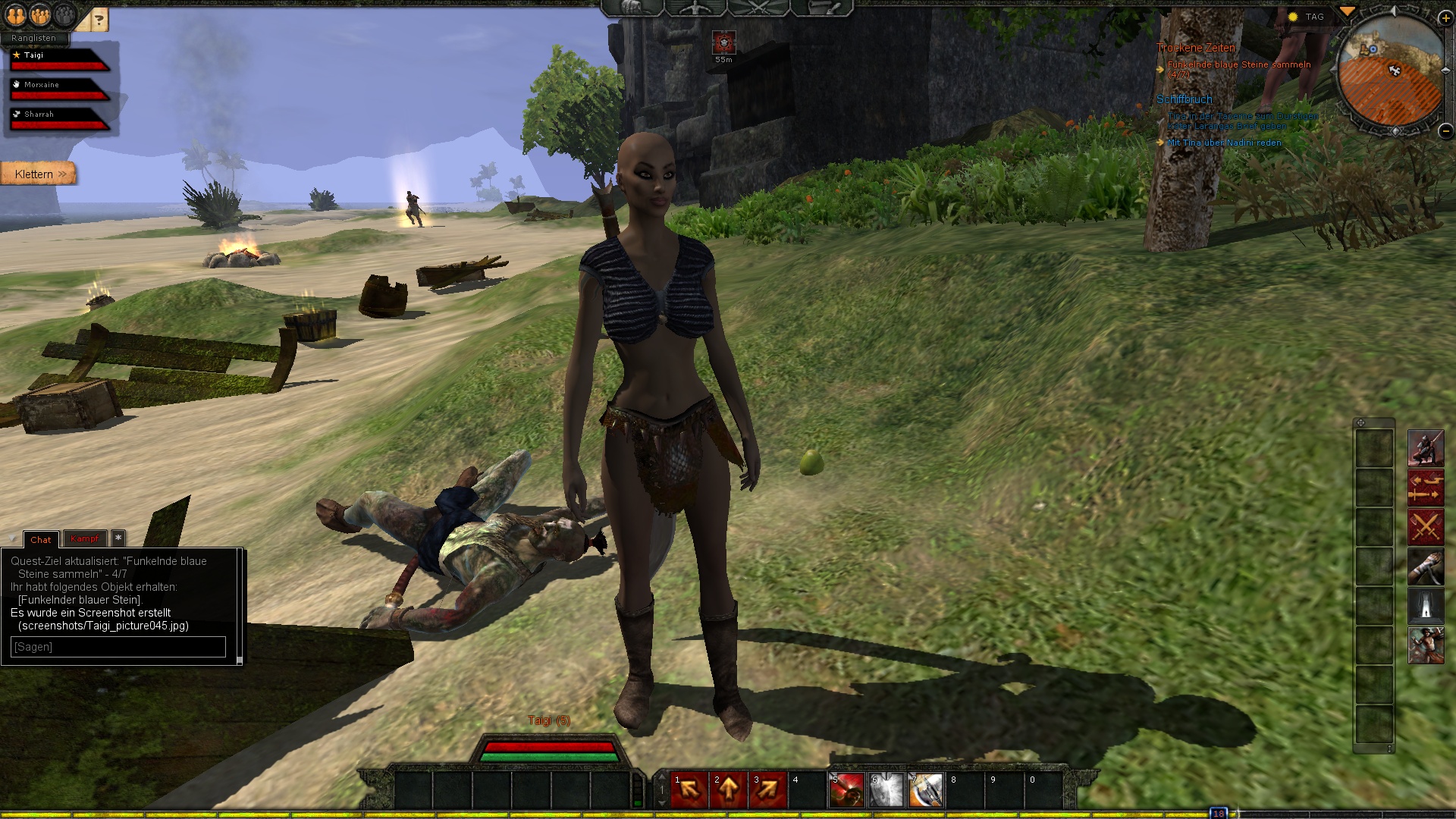The height and width of the screenshot is (819, 1456).
Task: Use the red head strike ability in slot 5
Action: pyautogui.click(x=847, y=790)
